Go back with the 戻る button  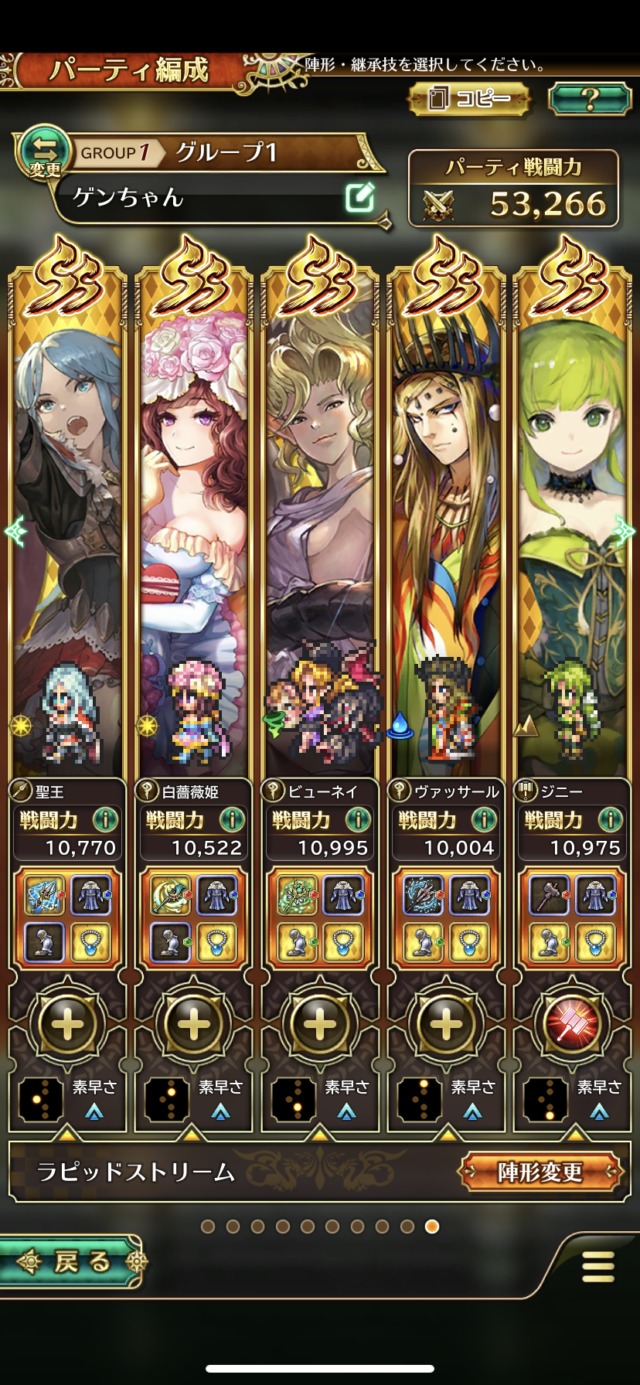pos(70,1262)
